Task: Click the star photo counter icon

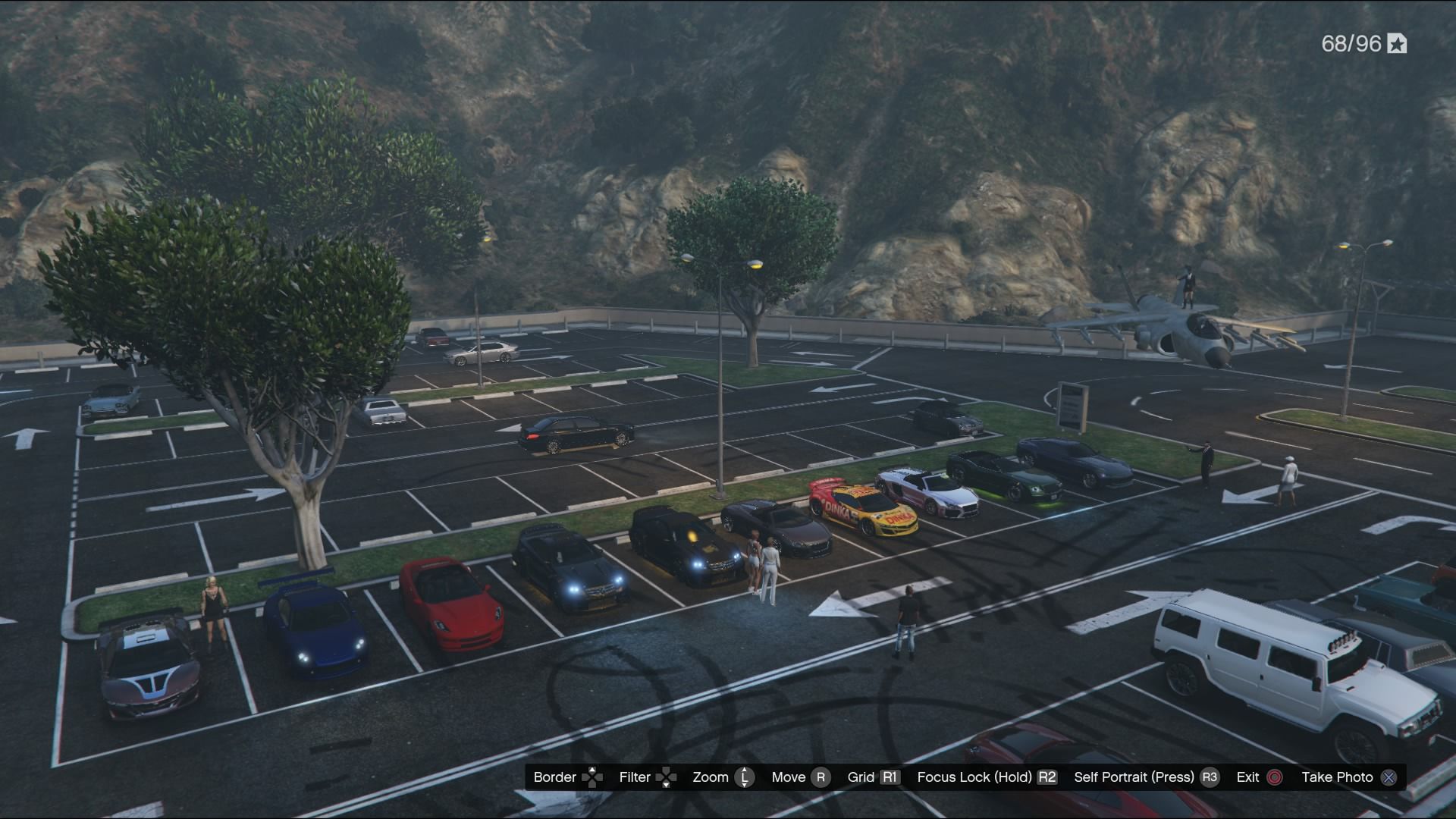Action: tap(1398, 44)
